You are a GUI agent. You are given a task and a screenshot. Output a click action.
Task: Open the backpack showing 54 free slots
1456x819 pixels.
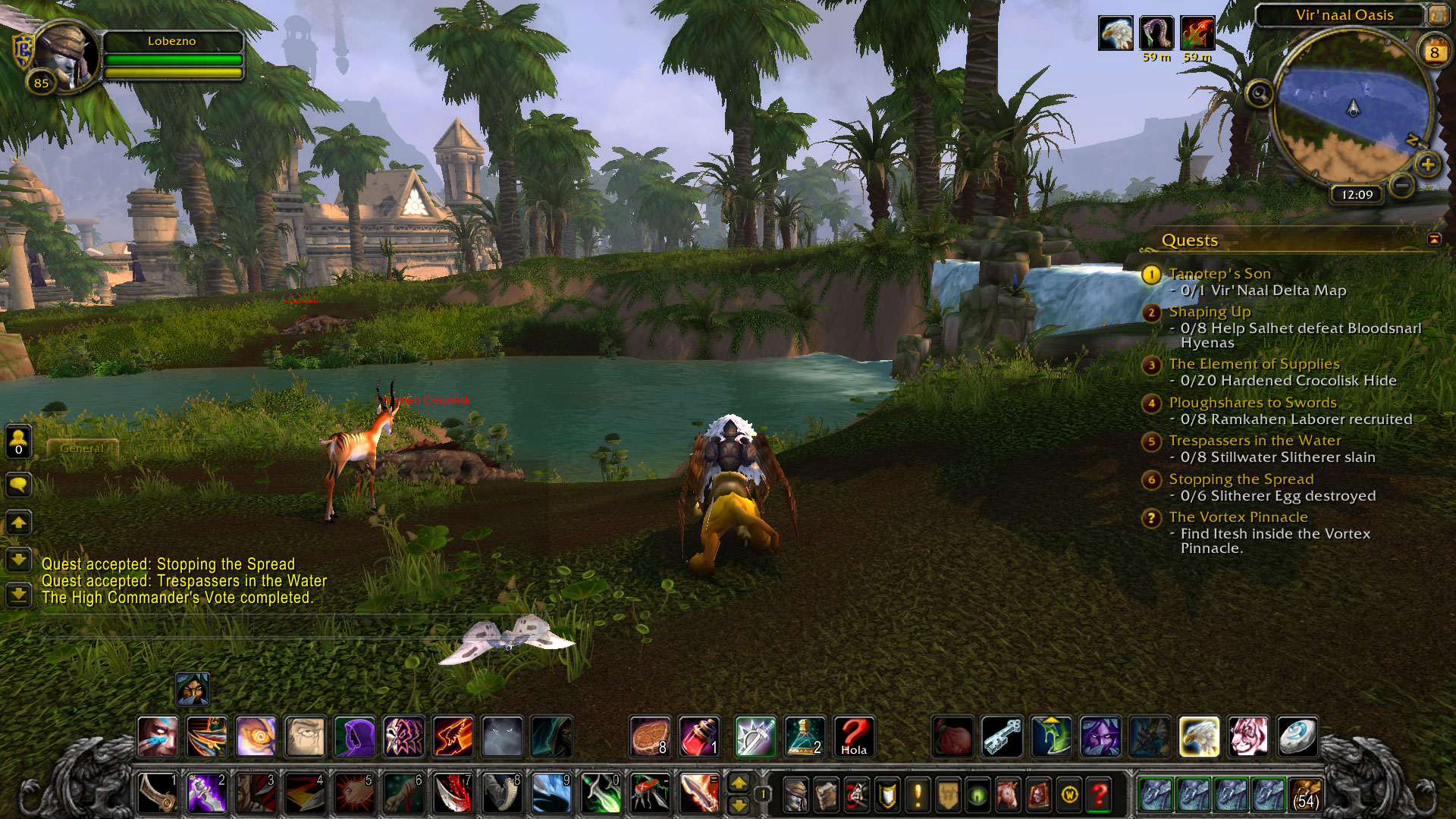[1305, 795]
